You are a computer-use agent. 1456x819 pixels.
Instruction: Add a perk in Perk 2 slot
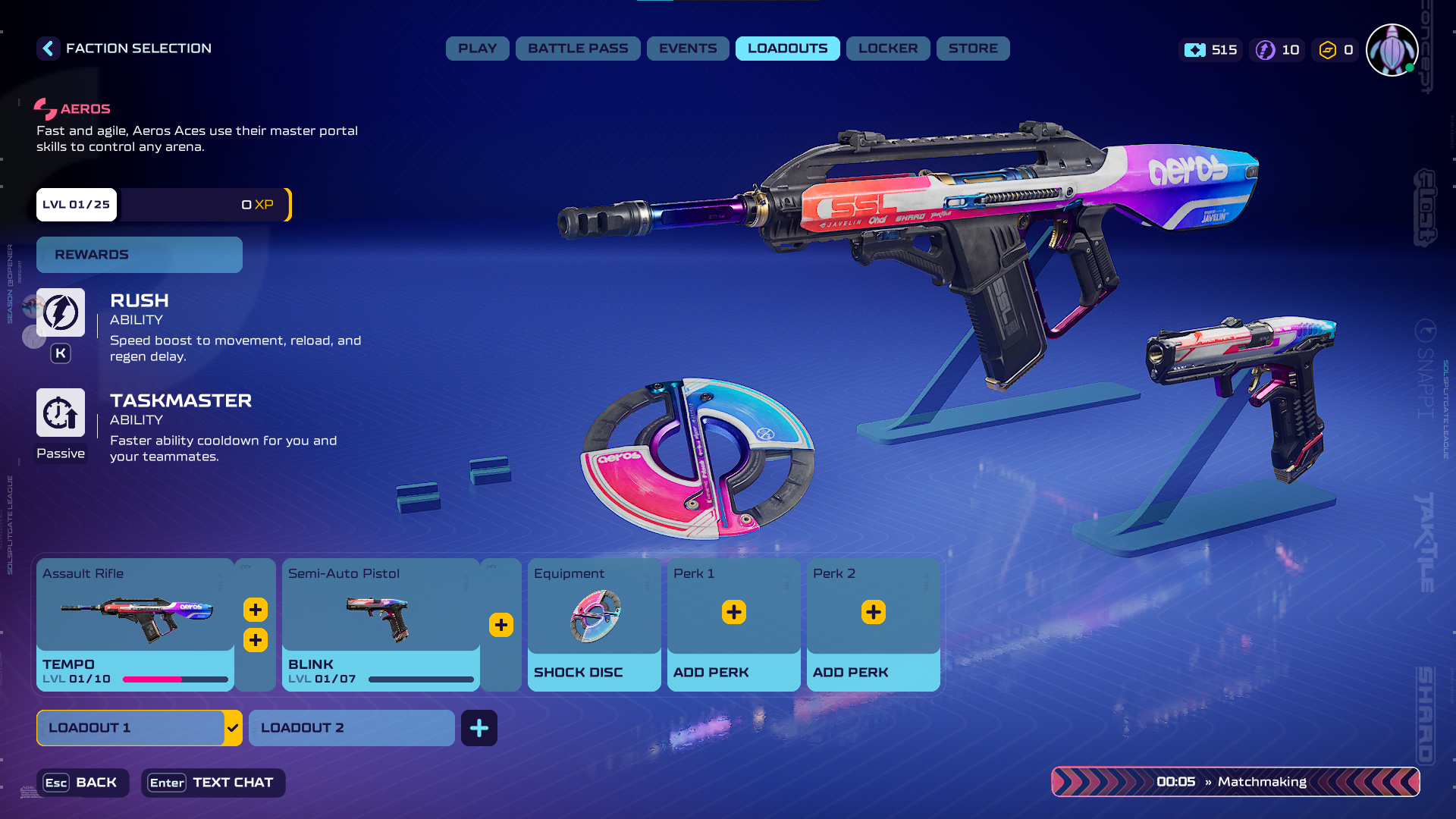(x=873, y=613)
